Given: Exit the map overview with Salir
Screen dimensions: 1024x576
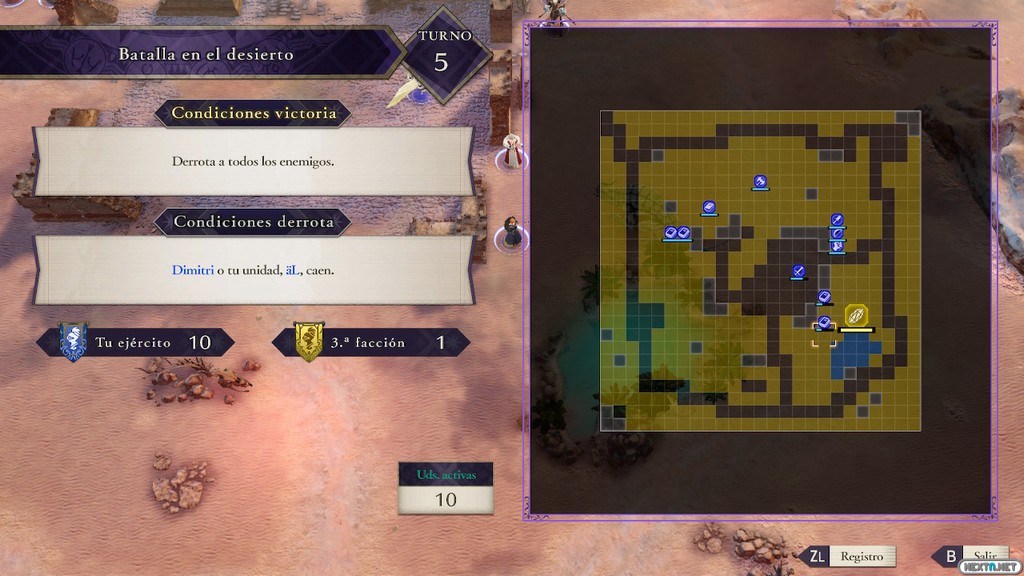Looking at the screenshot, I should click(x=974, y=557).
